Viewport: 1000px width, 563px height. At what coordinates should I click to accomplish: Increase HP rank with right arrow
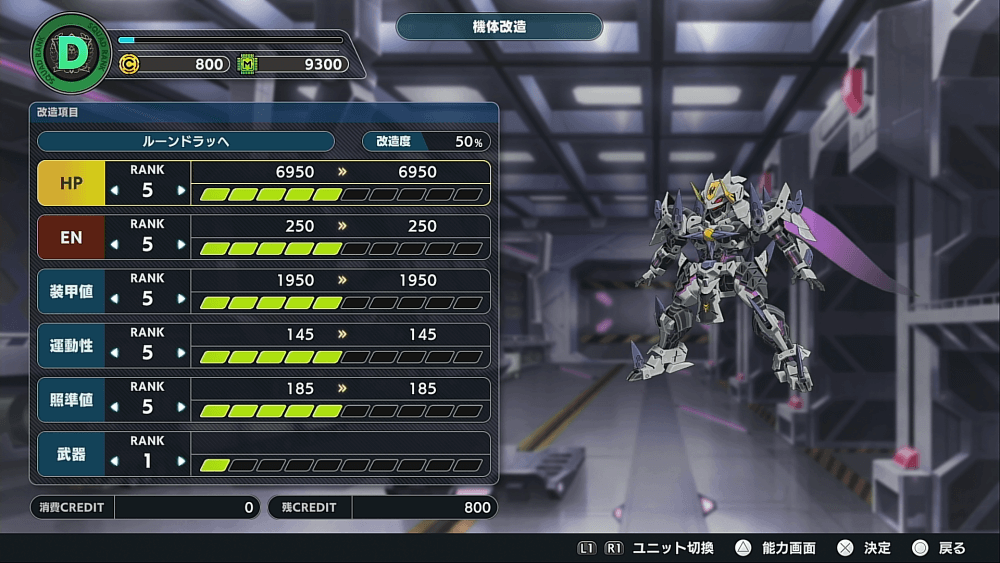(181, 190)
